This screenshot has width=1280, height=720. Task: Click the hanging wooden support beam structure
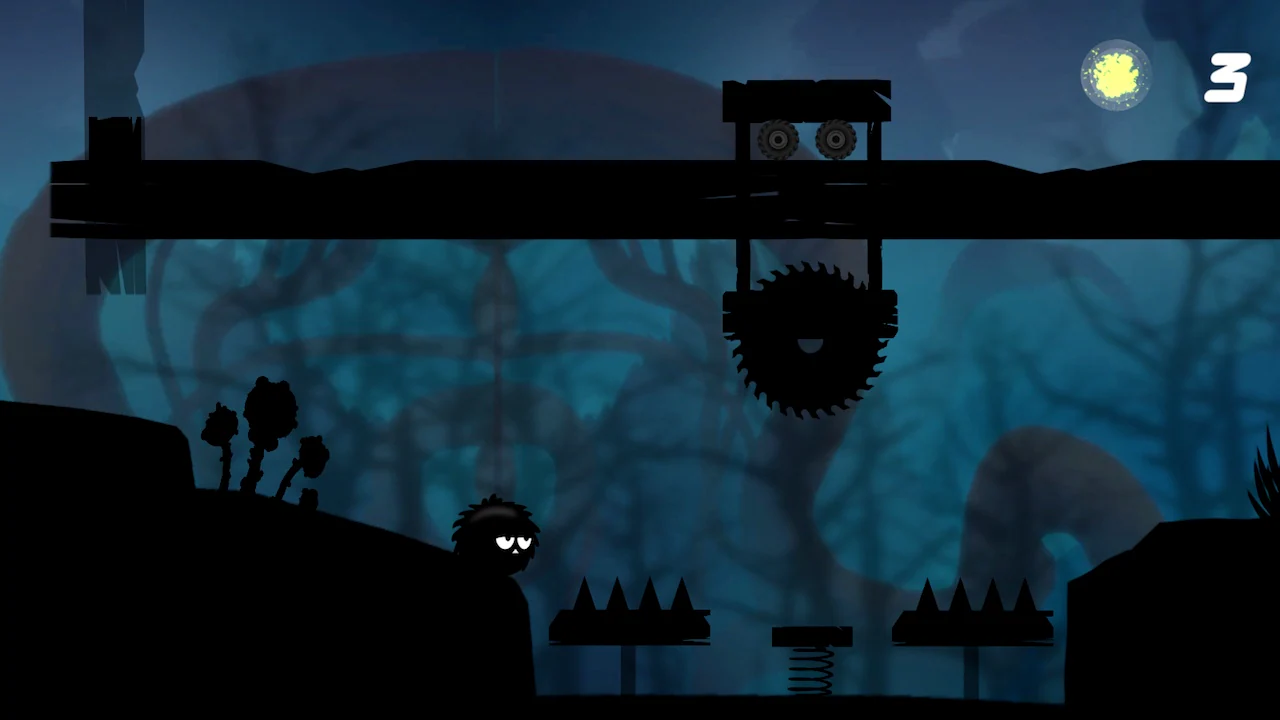pyautogui.click(x=807, y=100)
